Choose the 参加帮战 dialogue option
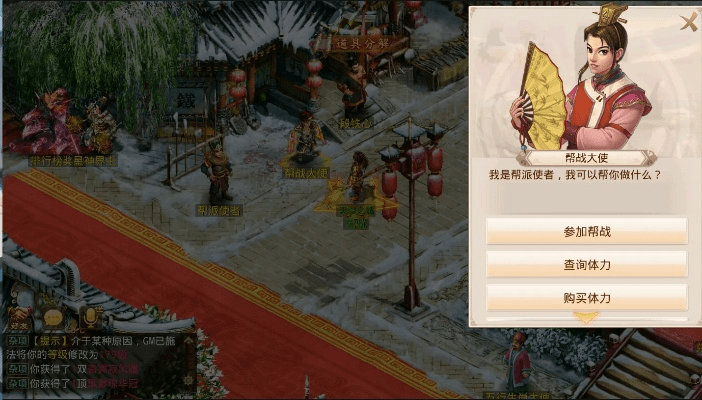 [x=586, y=231]
